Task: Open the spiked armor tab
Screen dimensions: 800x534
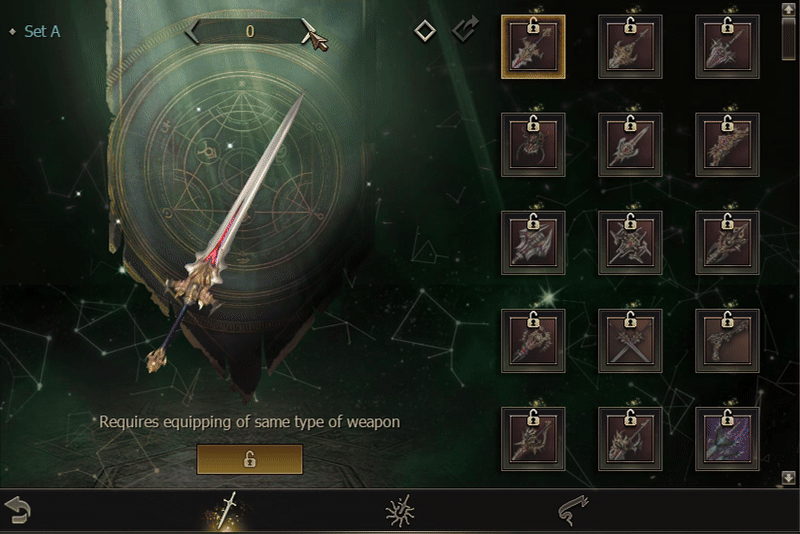Action: pos(400,511)
